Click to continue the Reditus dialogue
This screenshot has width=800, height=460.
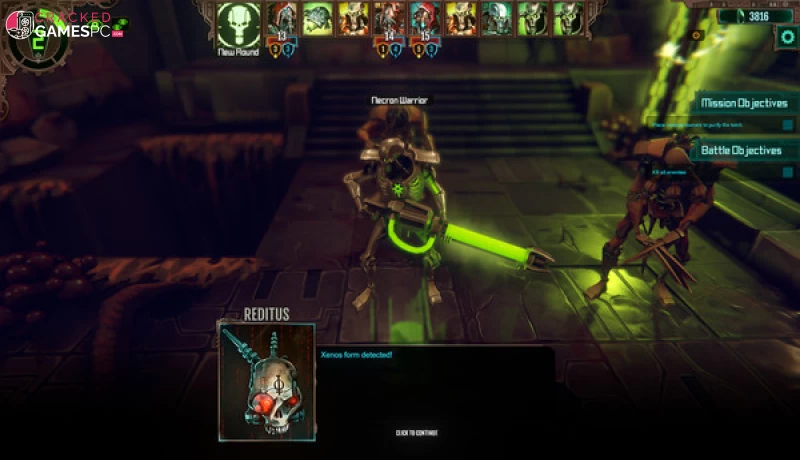416,433
